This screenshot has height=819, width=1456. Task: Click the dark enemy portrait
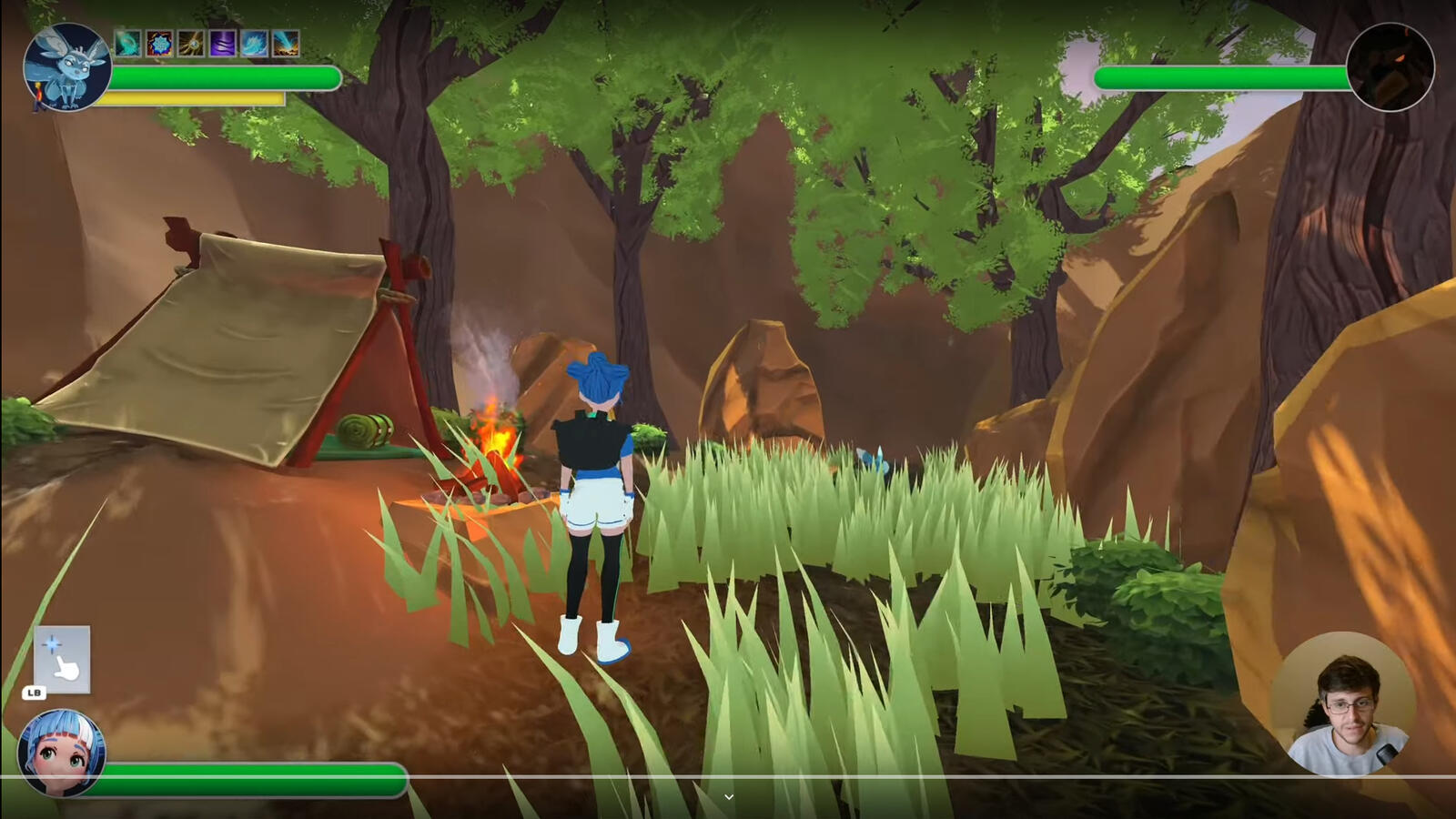tap(1390, 68)
